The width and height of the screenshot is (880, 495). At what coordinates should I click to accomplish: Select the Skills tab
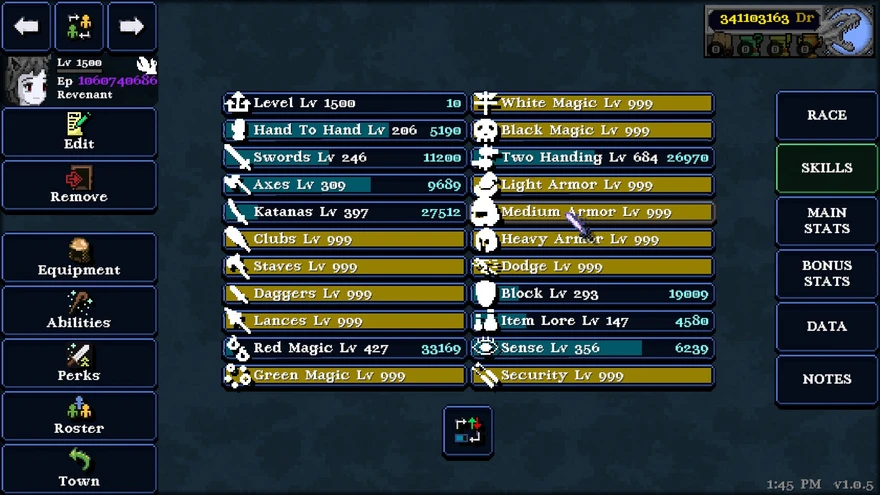[x=827, y=168]
